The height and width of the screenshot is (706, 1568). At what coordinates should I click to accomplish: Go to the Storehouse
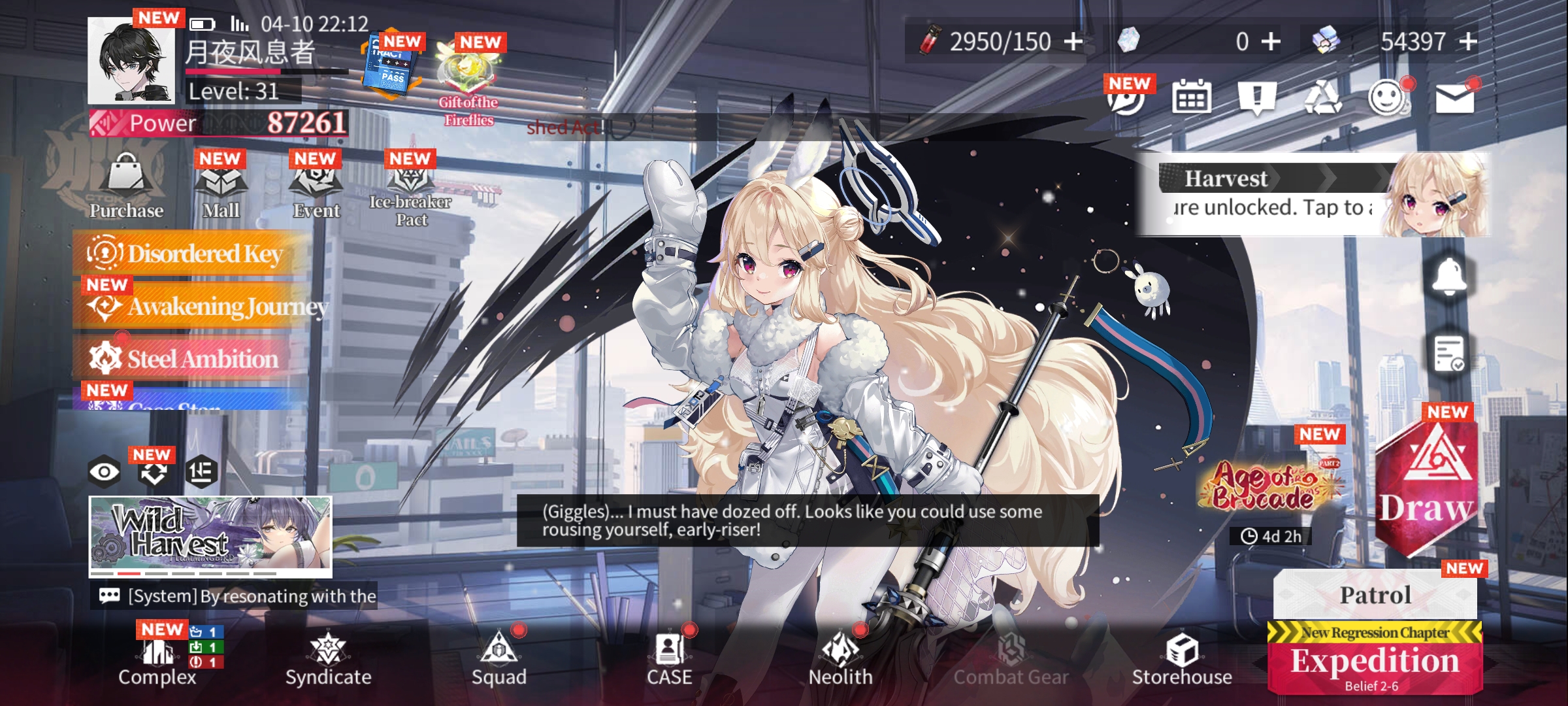tap(1182, 659)
